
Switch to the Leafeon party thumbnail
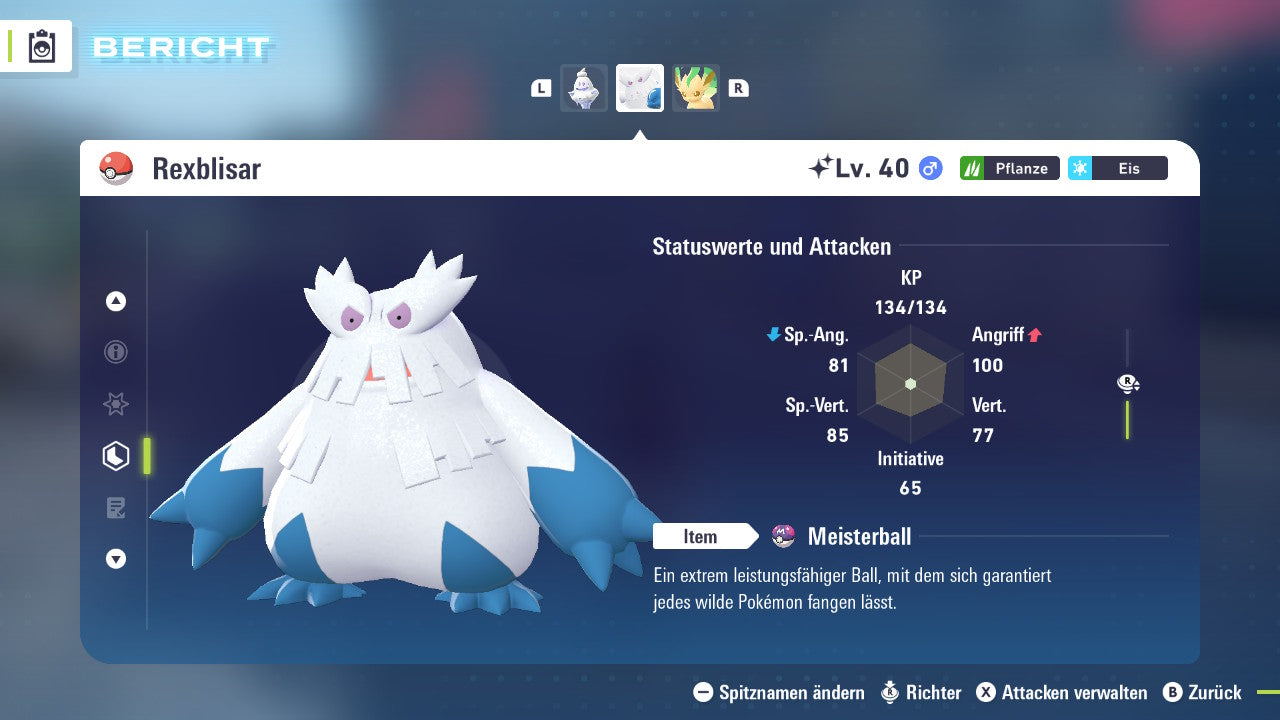point(695,88)
